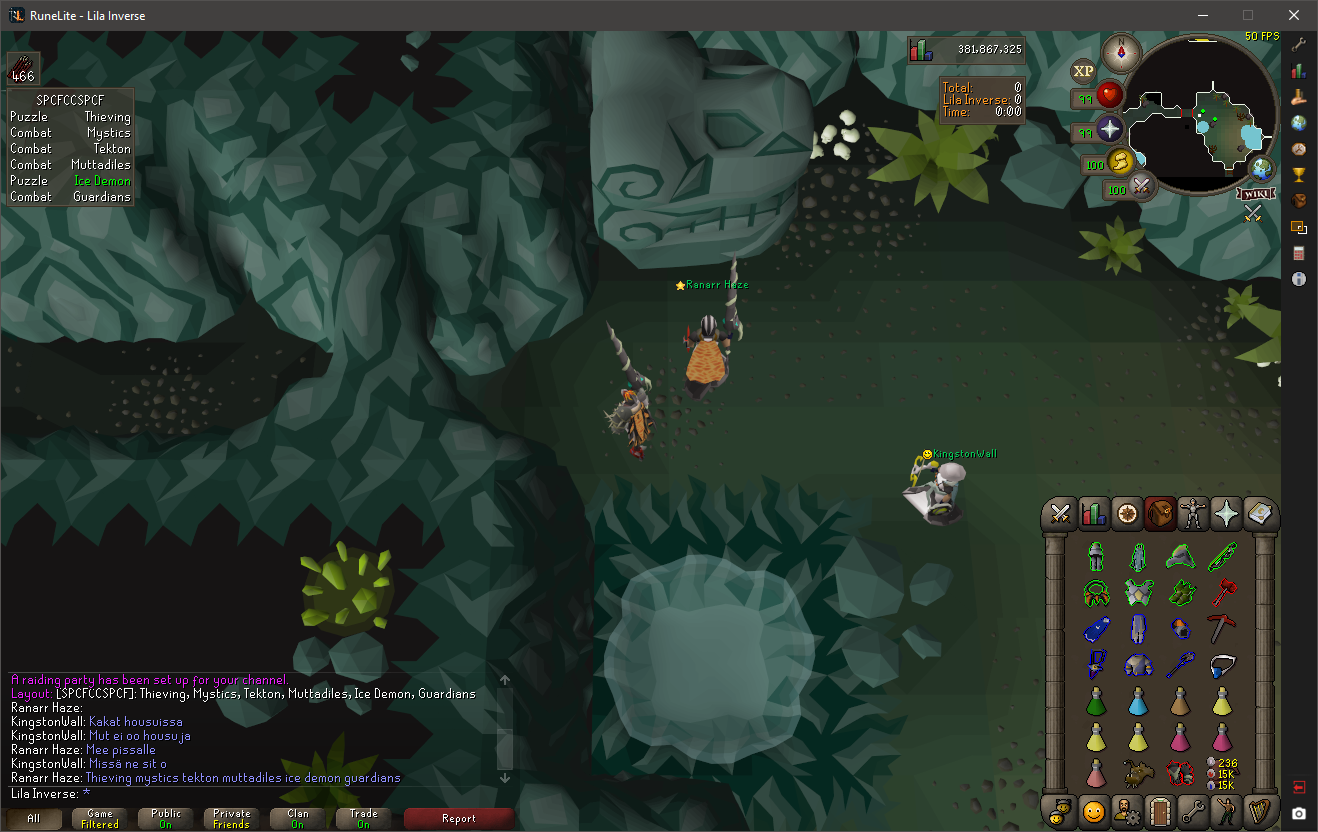1318x832 pixels.
Task: Select the All chat tab
Action: point(33,818)
